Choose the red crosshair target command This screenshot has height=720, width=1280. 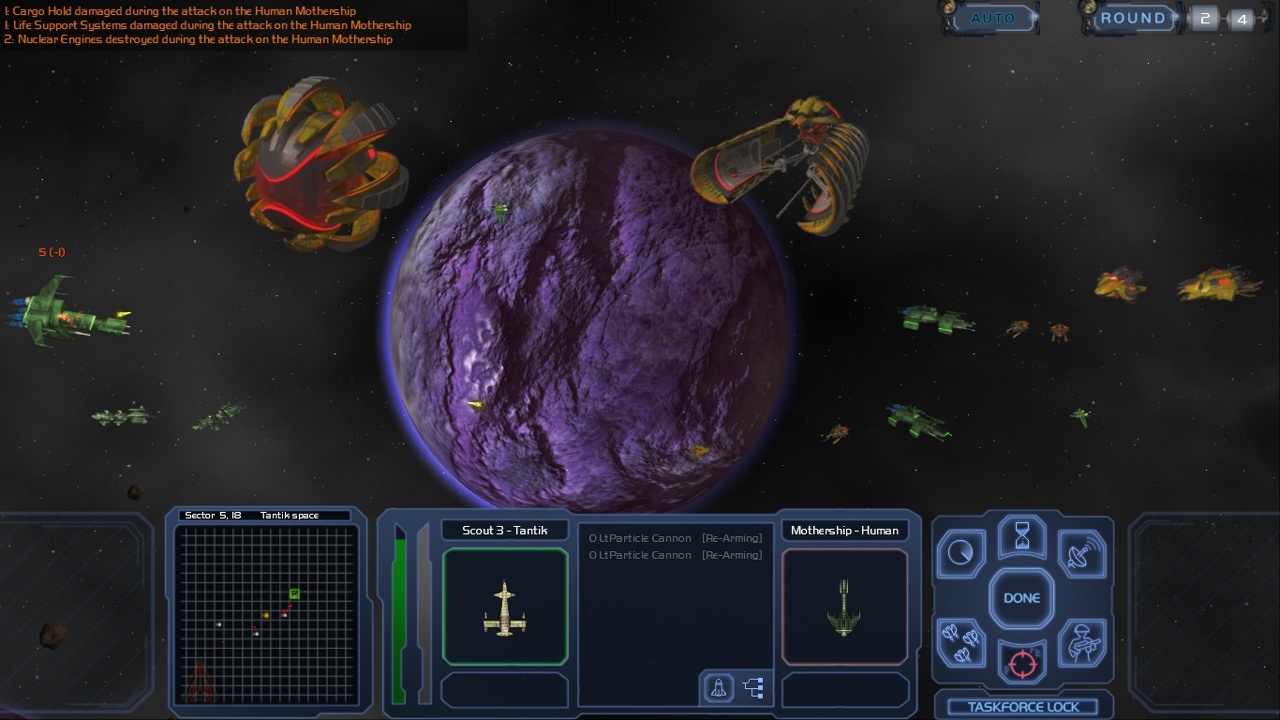pyautogui.click(x=1021, y=662)
